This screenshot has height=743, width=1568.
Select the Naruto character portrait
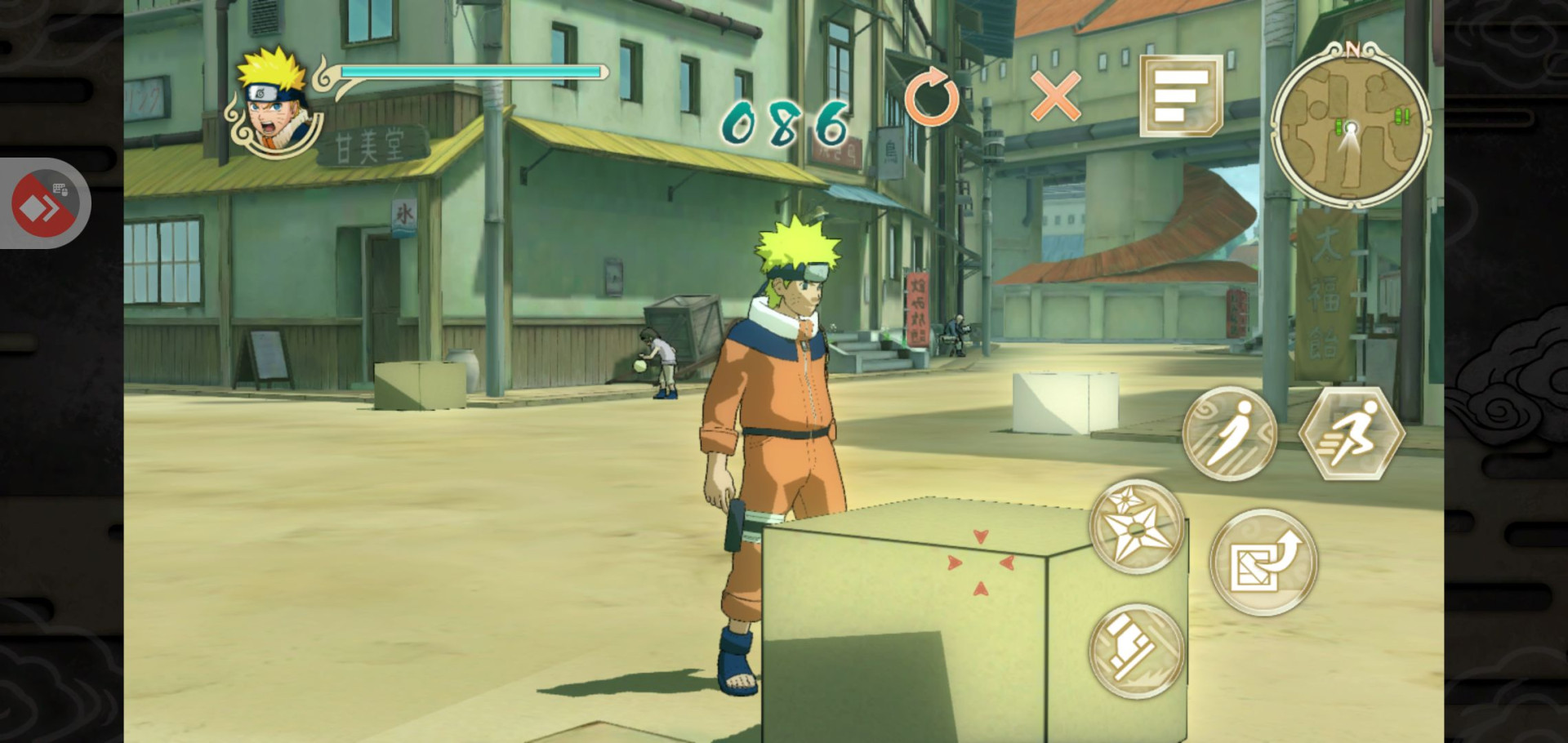point(275,104)
